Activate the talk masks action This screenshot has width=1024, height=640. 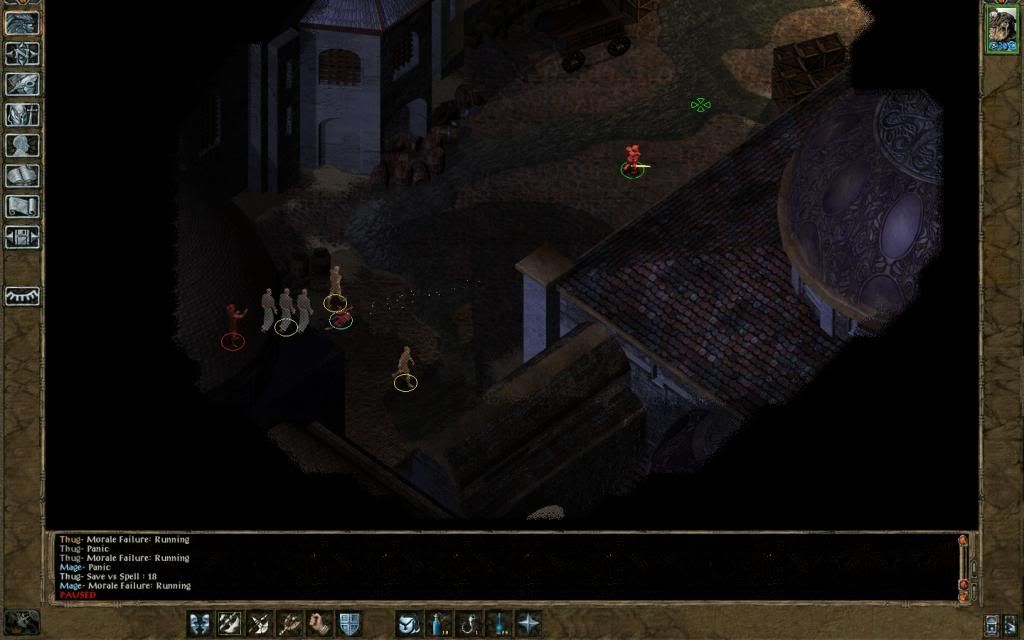pos(200,623)
